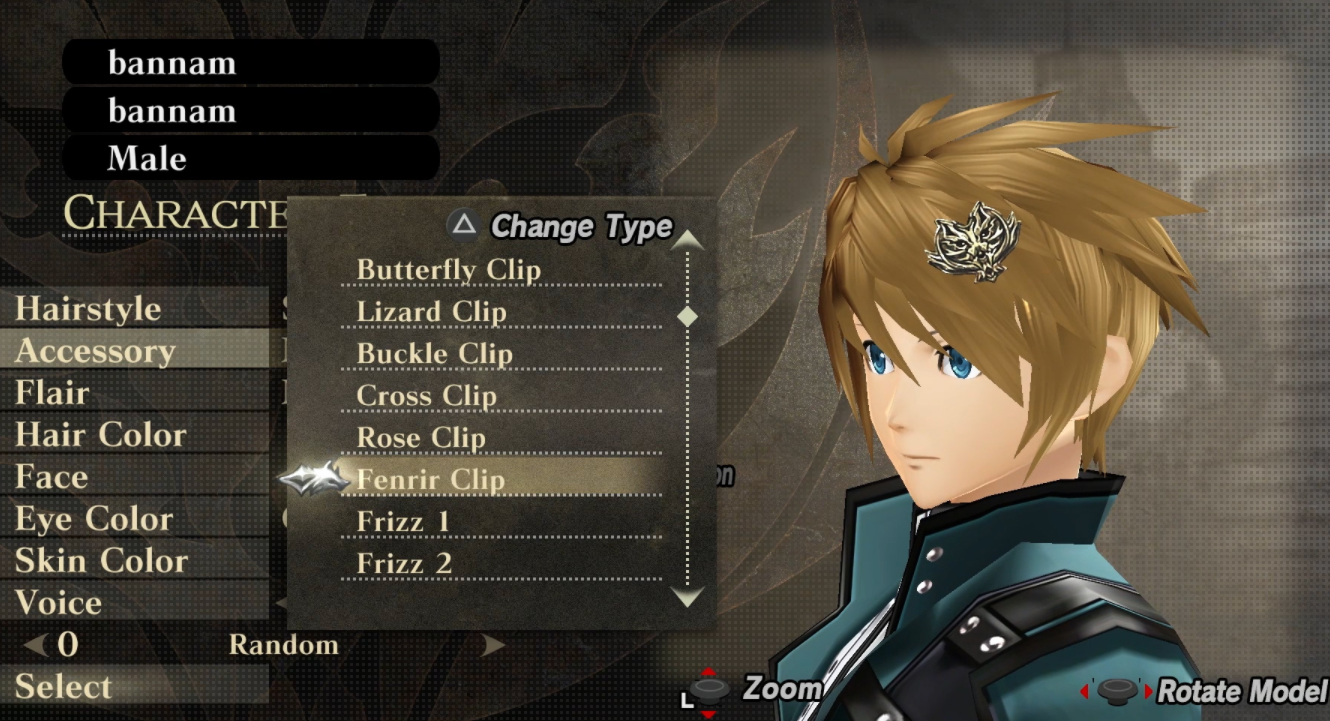Image resolution: width=1330 pixels, height=721 pixels.
Task: Choose the Rose Clip accessory
Action: pyautogui.click(x=420, y=438)
